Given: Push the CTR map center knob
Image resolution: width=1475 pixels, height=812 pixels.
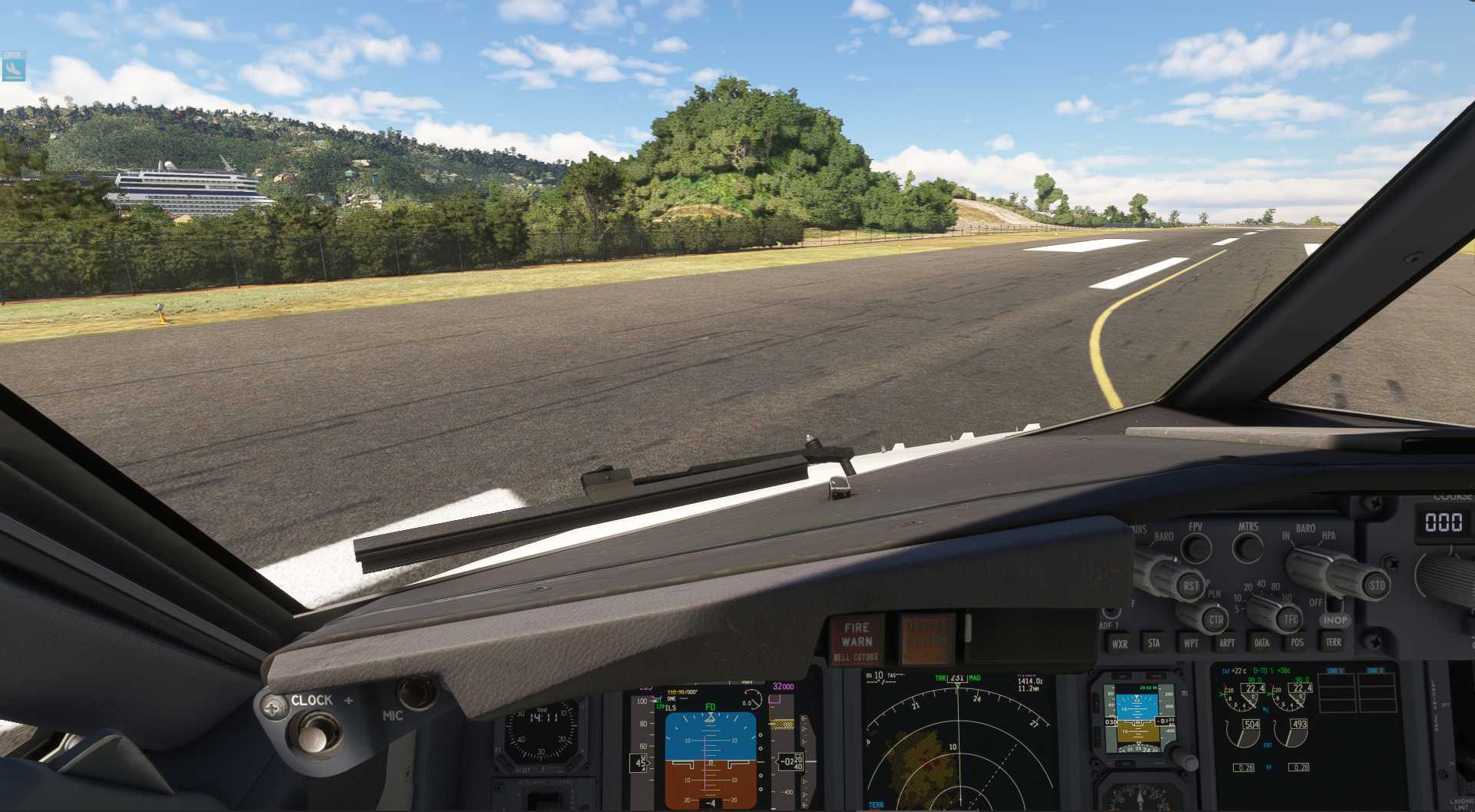Looking at the screenshot, I should [1215, 619].
